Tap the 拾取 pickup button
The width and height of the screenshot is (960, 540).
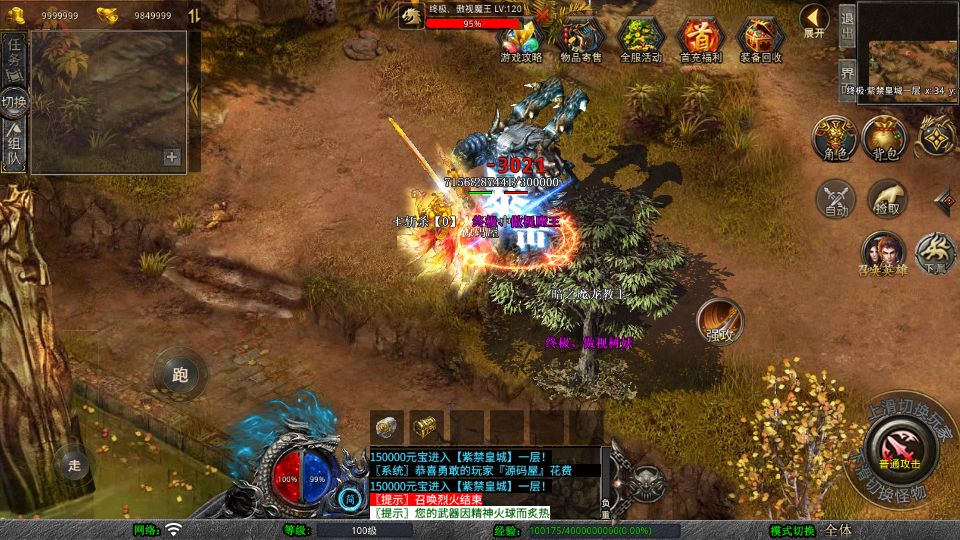pyautogui.click(x=886, y=199)
